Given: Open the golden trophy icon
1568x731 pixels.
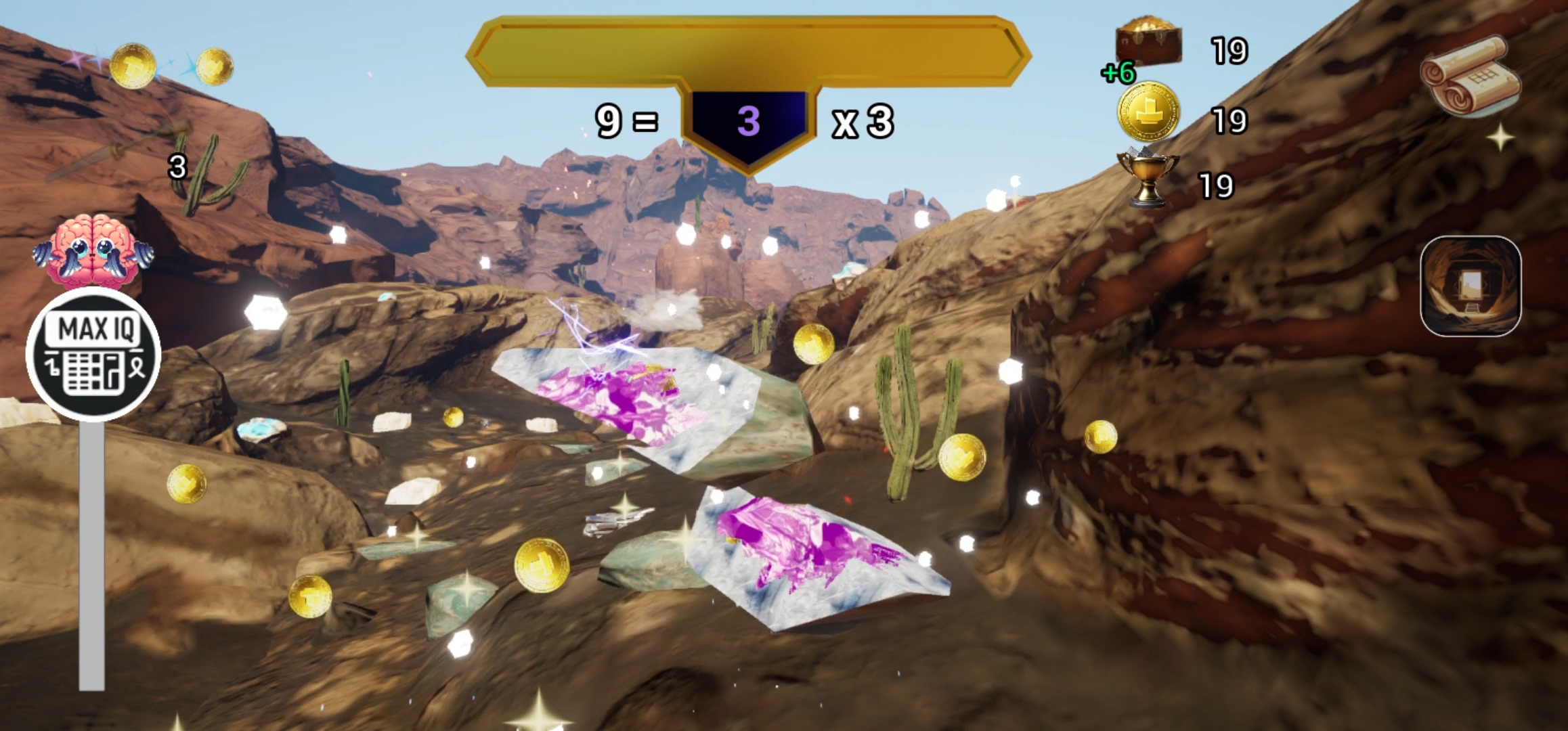Looking at the screenshot, I should [x=1148, y=177].
